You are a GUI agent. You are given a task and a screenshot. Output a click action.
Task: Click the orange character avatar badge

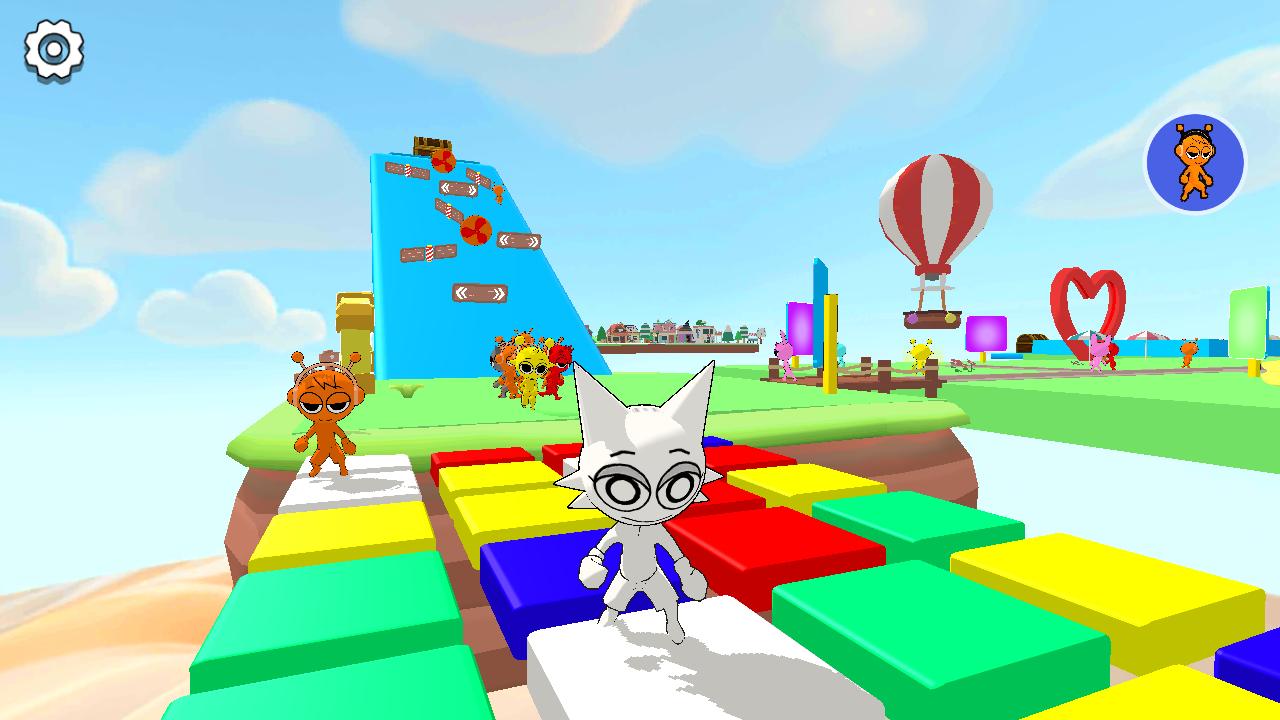[x=1192, y=163]
